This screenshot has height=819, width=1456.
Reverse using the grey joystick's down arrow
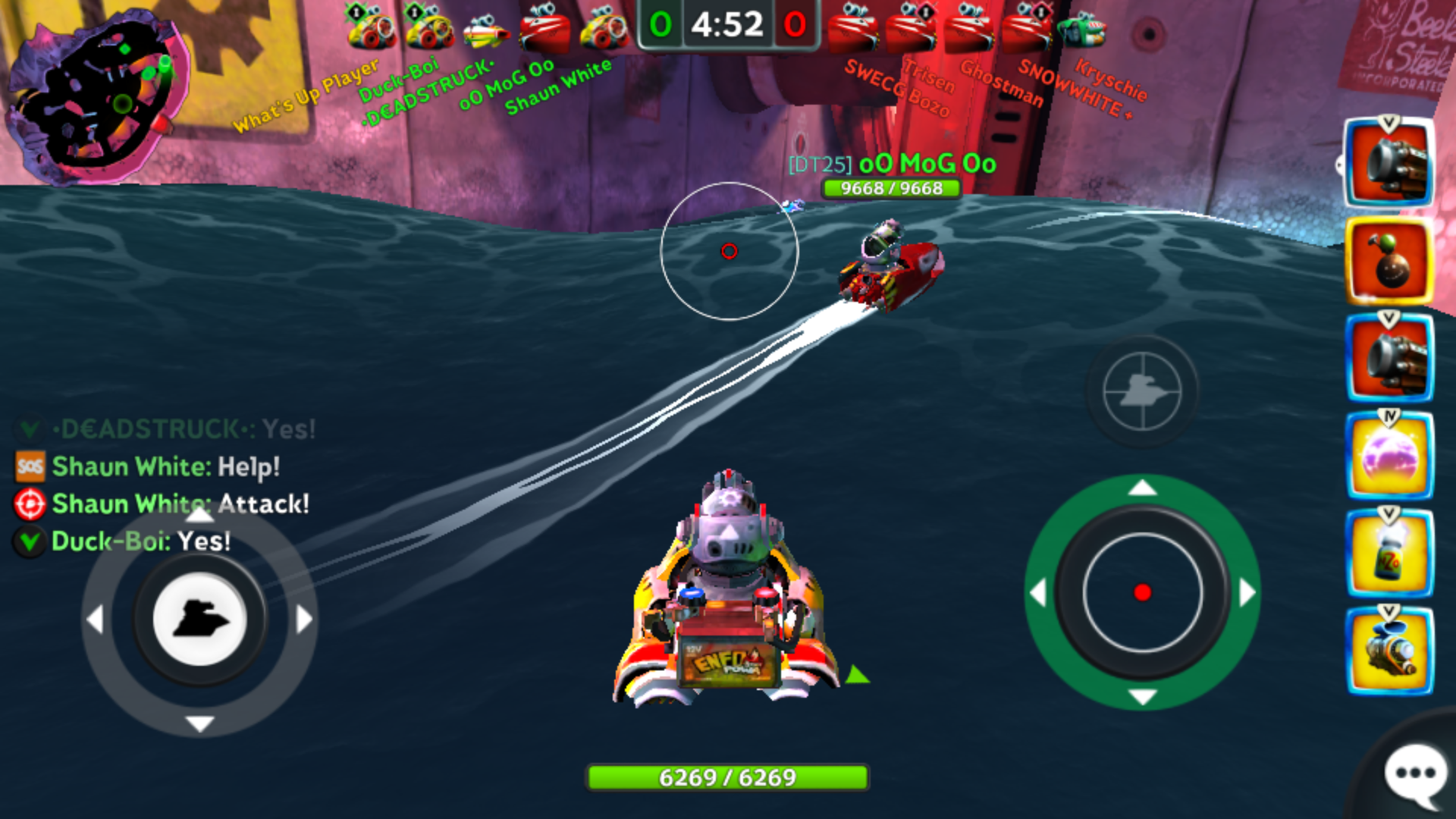pyautogui.click(x=199, y=723)
